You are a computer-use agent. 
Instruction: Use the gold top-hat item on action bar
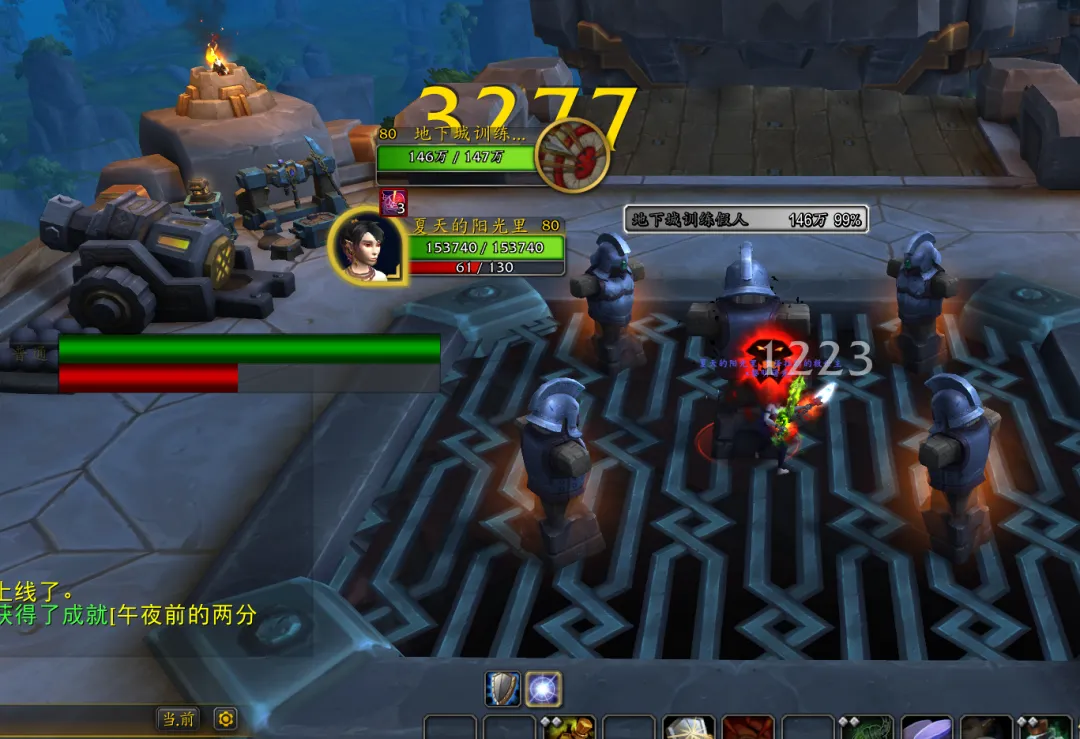click(x=570, y=729)
